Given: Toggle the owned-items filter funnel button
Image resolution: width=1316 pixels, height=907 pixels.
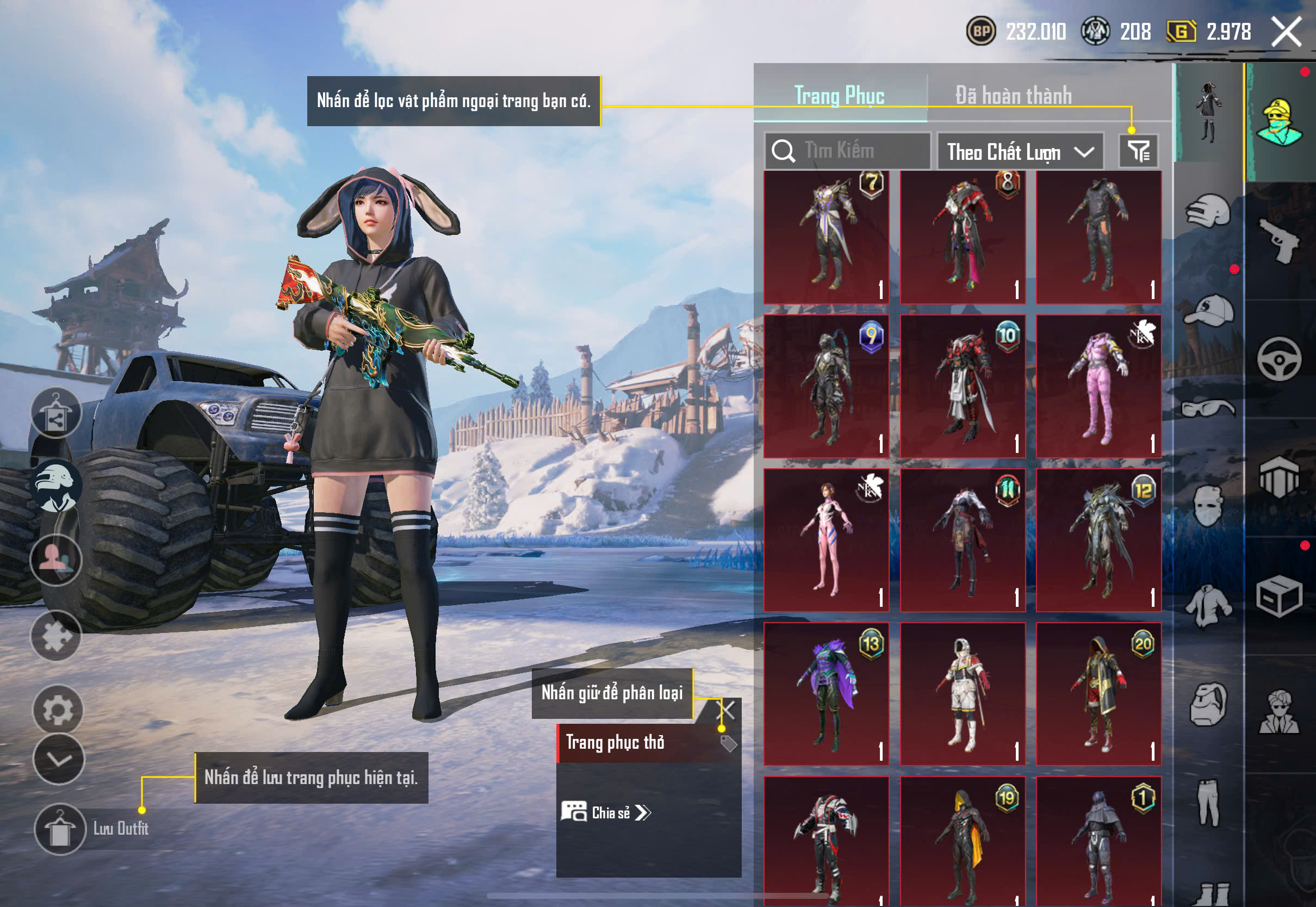Looking at the screenshot, I should [x=1138, y=151].
